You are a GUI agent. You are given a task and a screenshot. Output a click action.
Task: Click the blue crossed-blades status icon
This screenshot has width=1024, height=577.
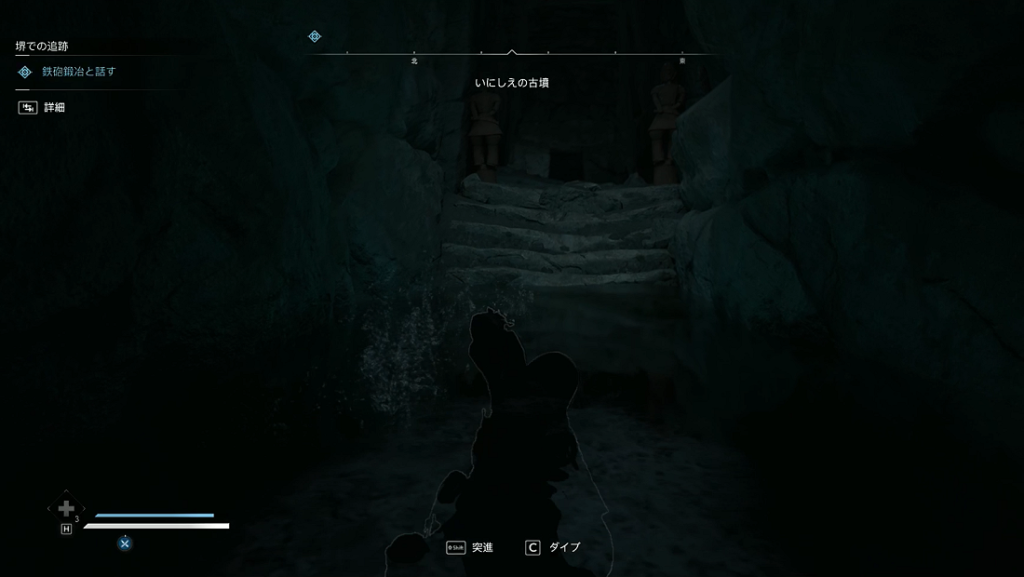[125, 543]
